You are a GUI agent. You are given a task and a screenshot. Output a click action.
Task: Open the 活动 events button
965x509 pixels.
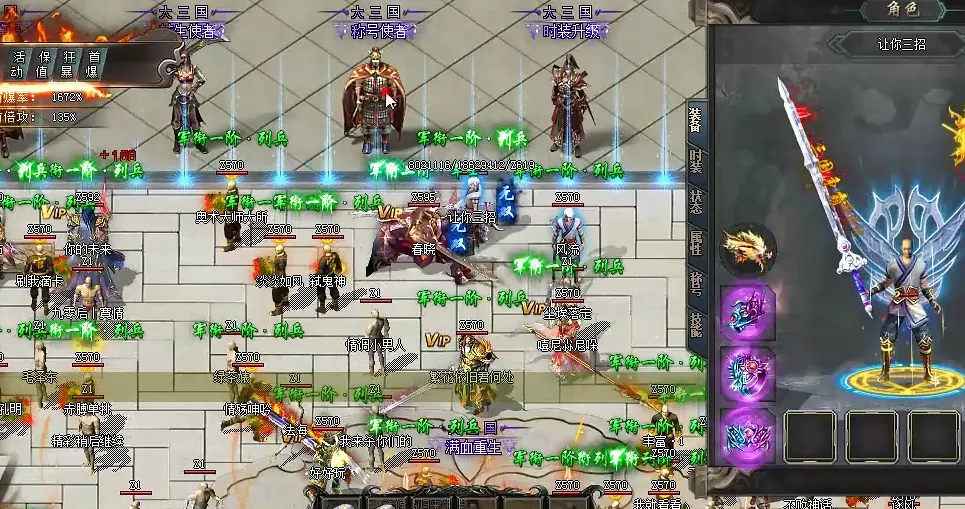[x=18, y=64]
